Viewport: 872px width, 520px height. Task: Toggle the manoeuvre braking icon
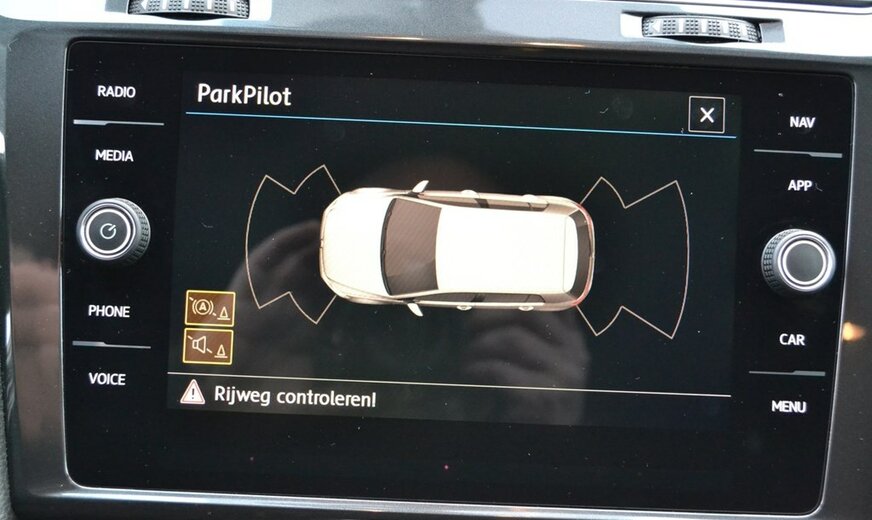coord(210,309)
